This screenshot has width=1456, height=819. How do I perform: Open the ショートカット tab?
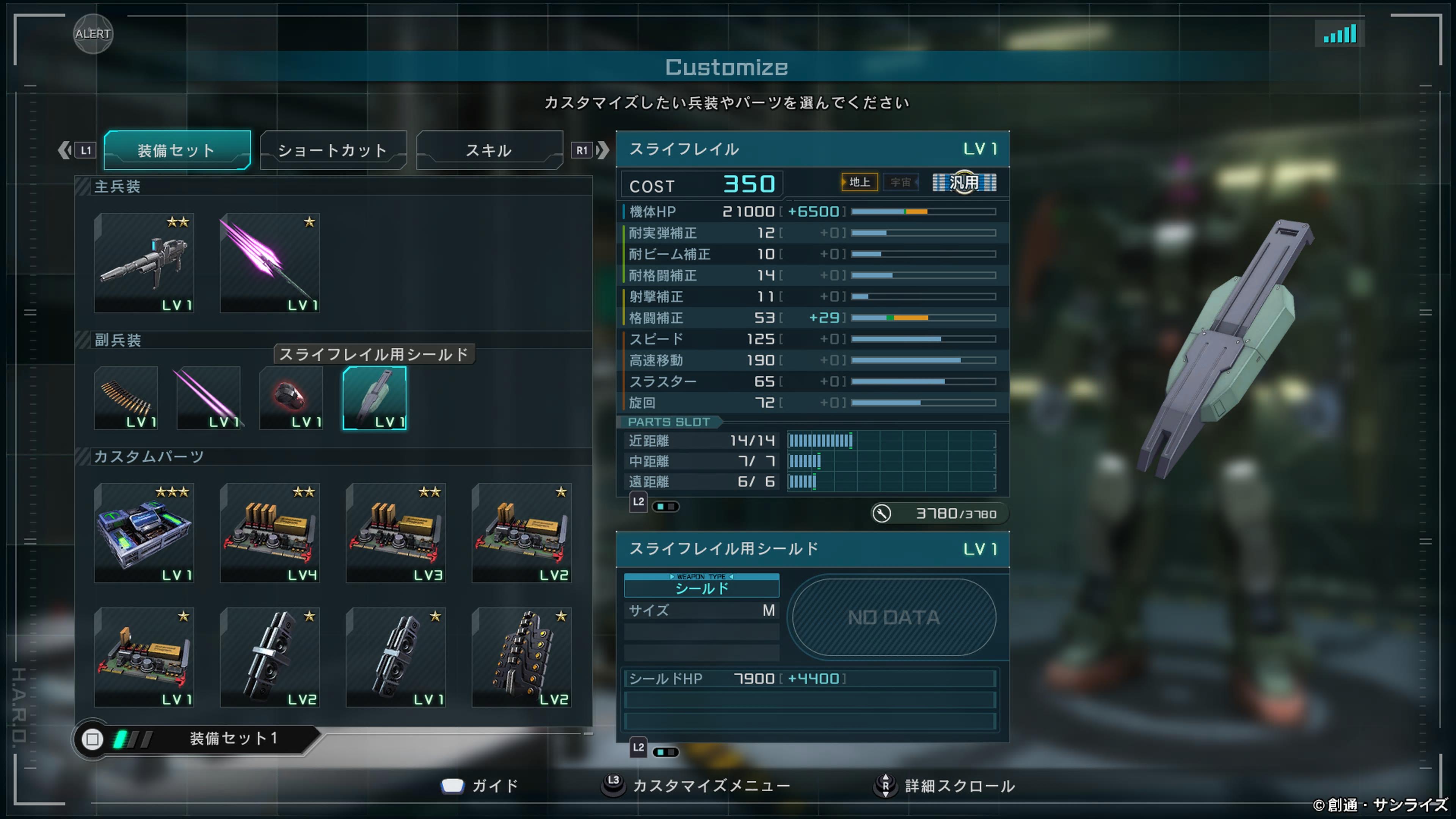click(333, 151)
